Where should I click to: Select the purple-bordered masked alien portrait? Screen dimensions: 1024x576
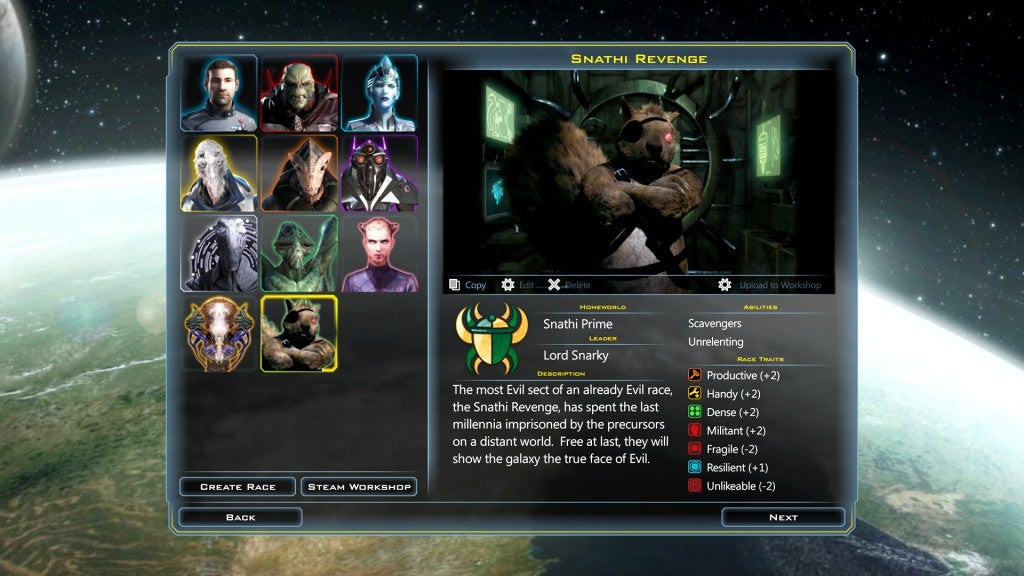[380, 173]
